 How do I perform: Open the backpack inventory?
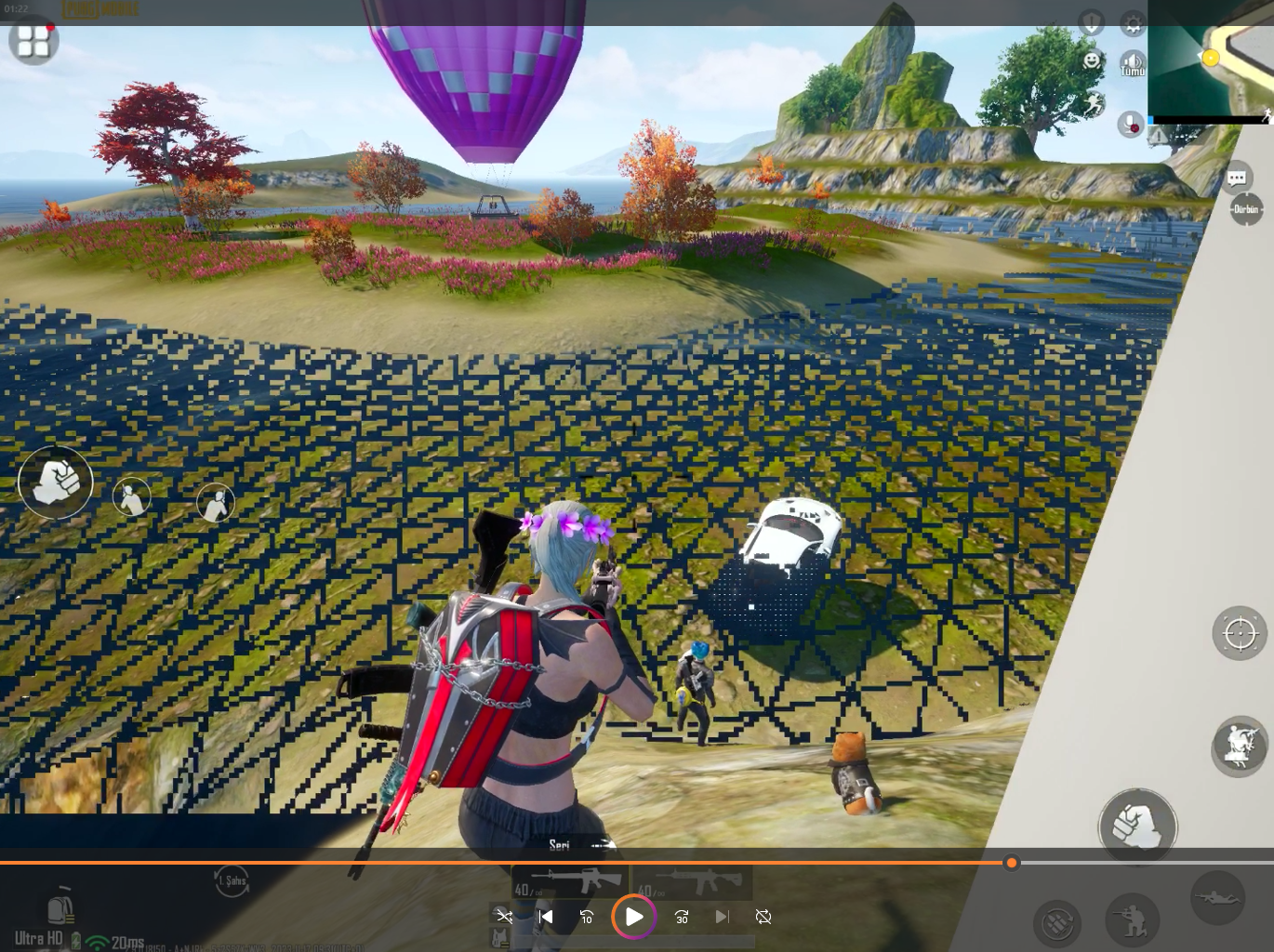(60, 906)
